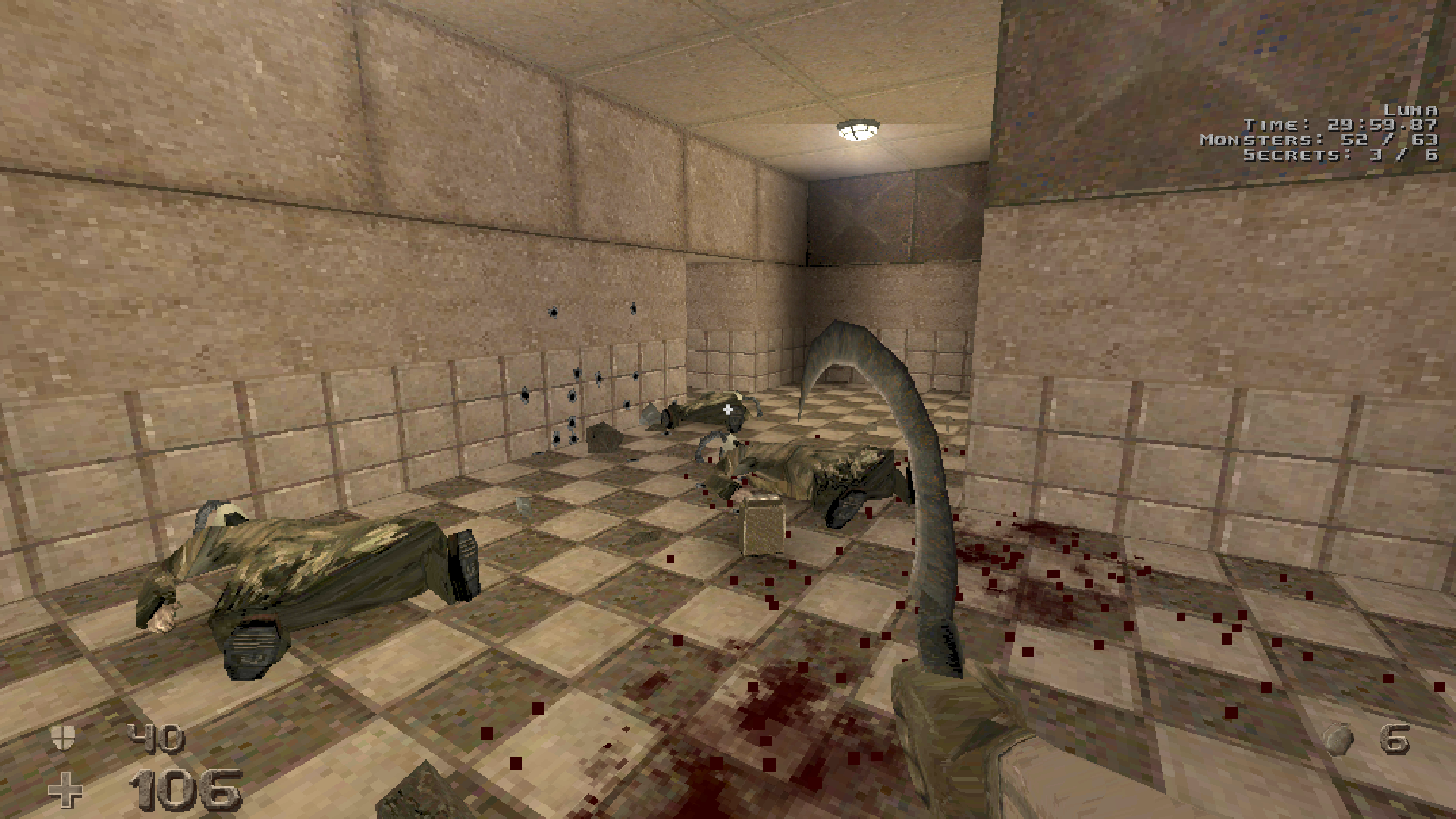Click the health cross icon

point(65,790)
